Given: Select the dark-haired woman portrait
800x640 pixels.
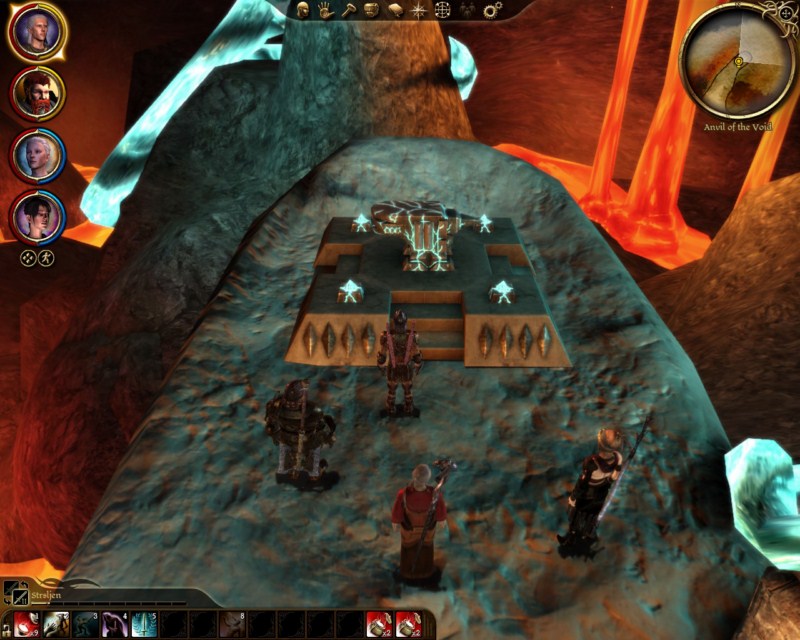Looking at the screenshot, I should tap(37, 215).
